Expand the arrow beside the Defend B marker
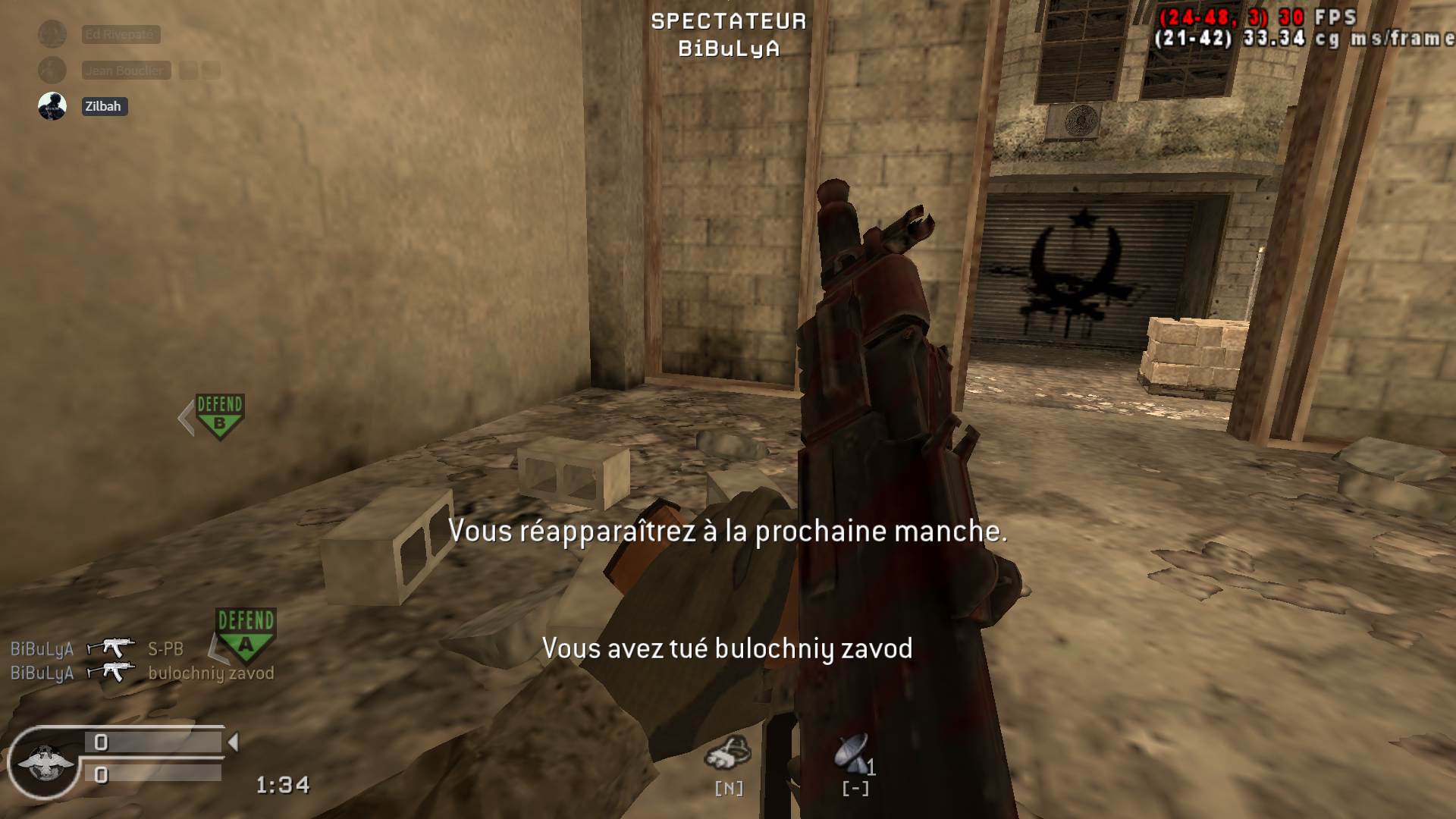 tap(184, 416)
